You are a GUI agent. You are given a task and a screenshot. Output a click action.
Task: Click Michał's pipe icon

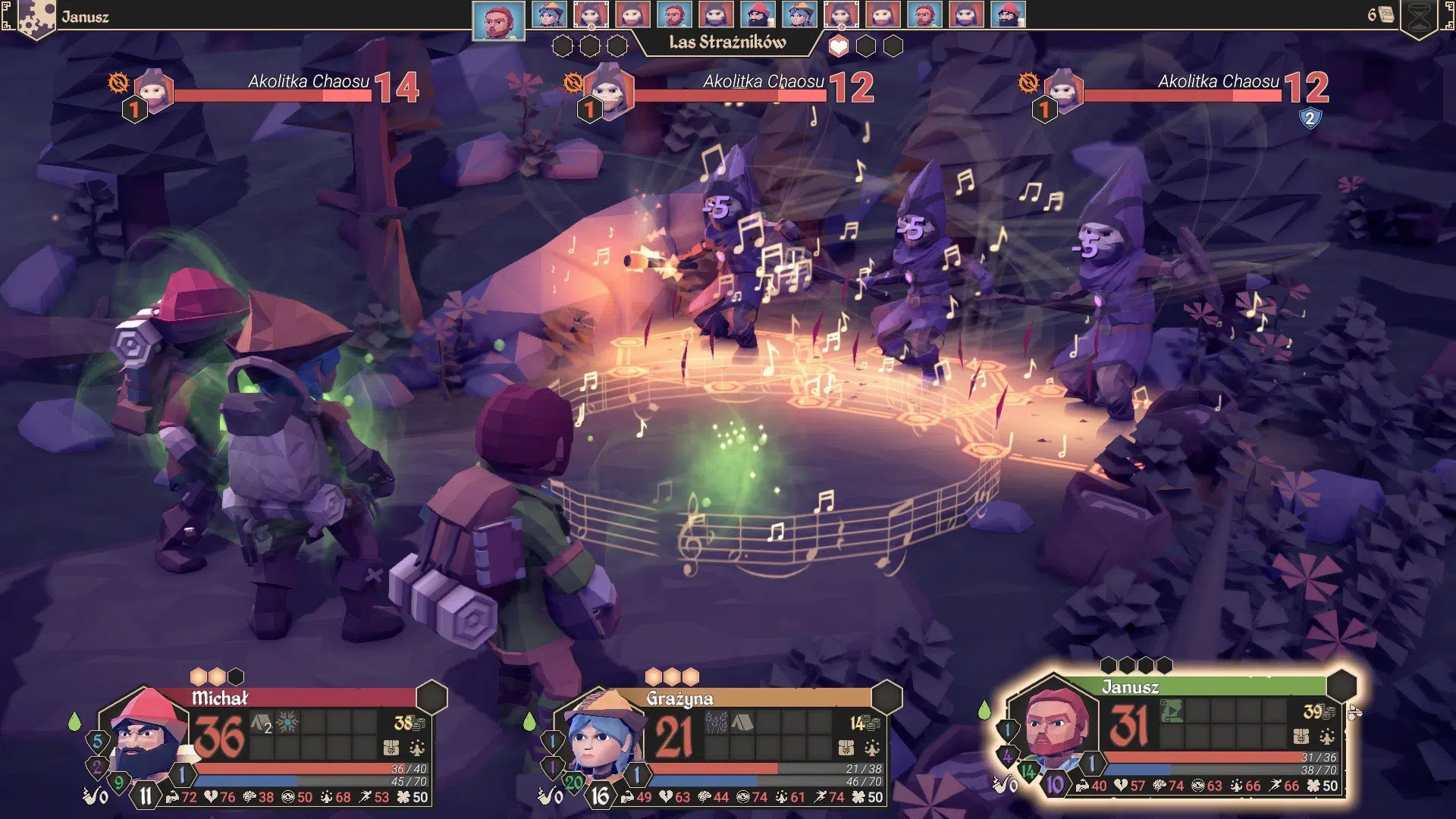pos(94,795)
